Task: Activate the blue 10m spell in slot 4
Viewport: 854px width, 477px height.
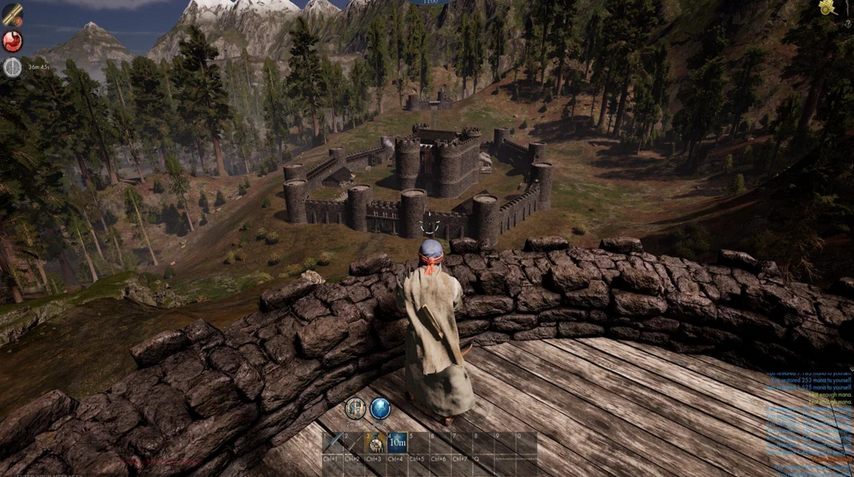Action: click(396, 442)
